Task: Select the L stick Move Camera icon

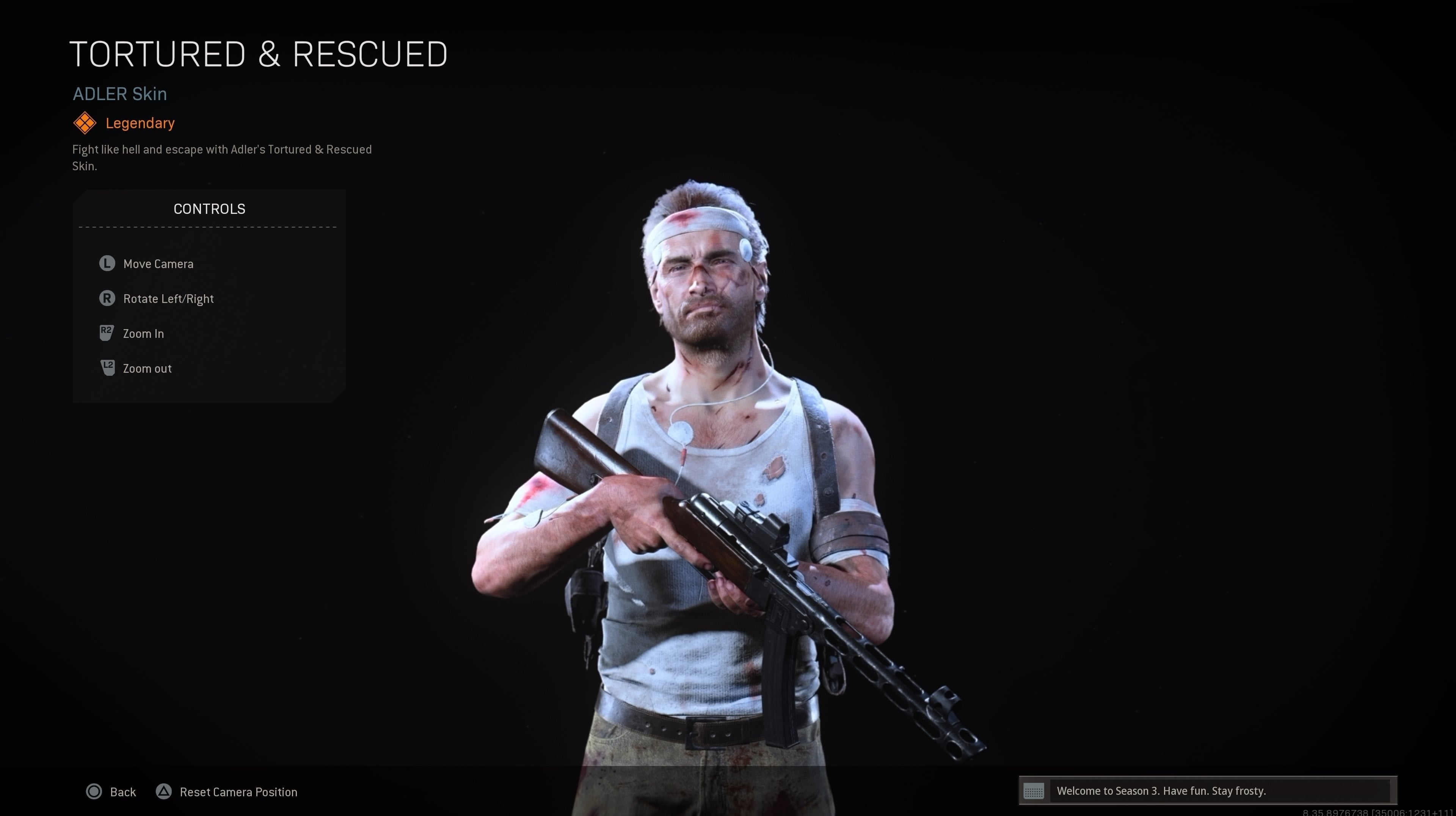Action: click(x=107, y=263)
